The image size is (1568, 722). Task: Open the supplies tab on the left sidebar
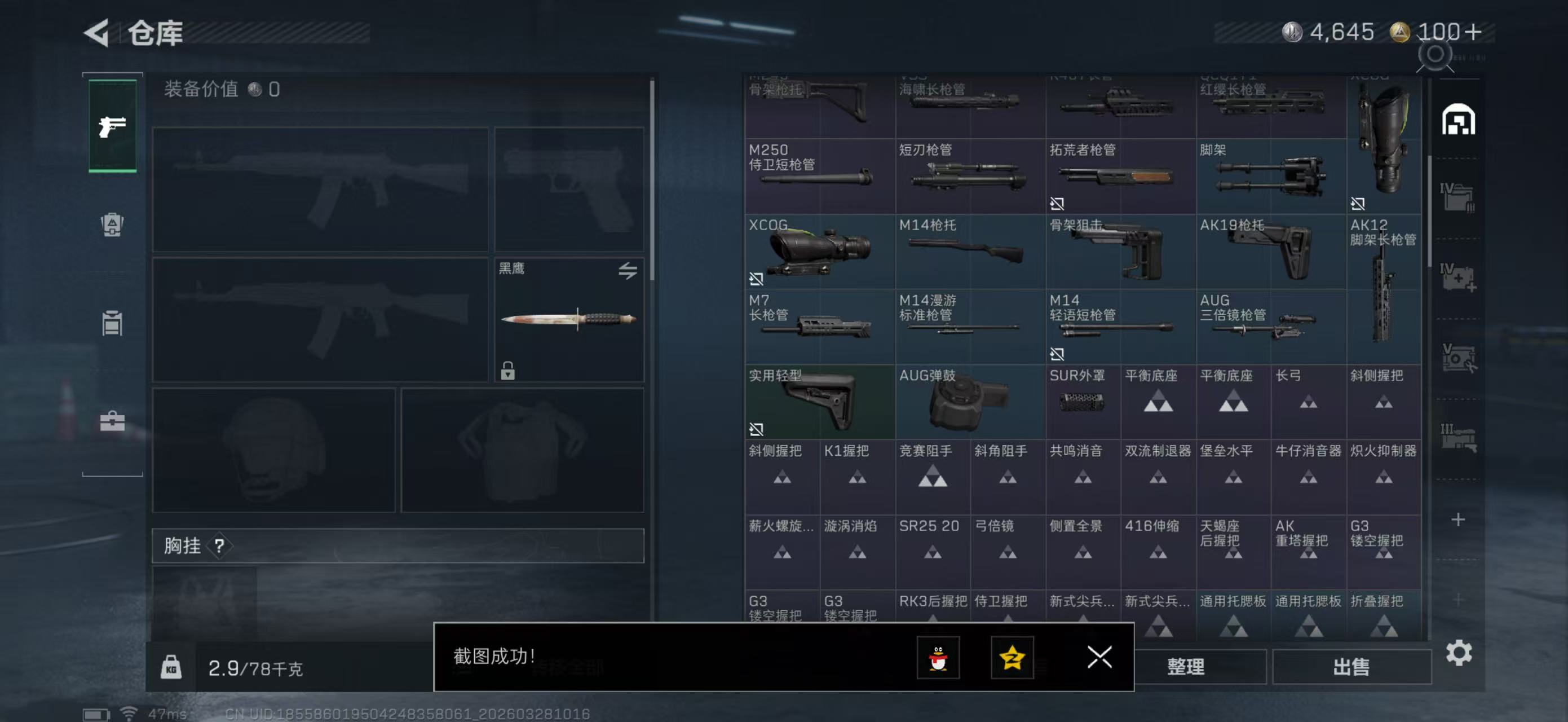tap(112, 323)
